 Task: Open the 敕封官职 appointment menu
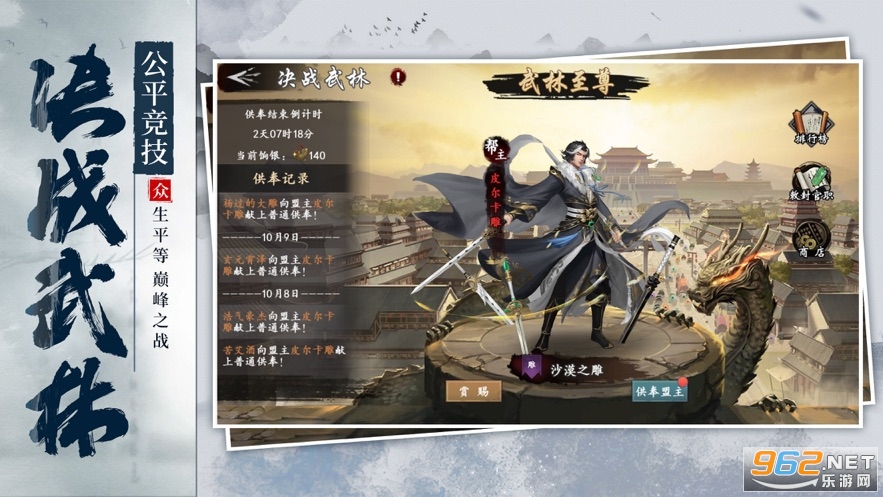coord(810,184)
